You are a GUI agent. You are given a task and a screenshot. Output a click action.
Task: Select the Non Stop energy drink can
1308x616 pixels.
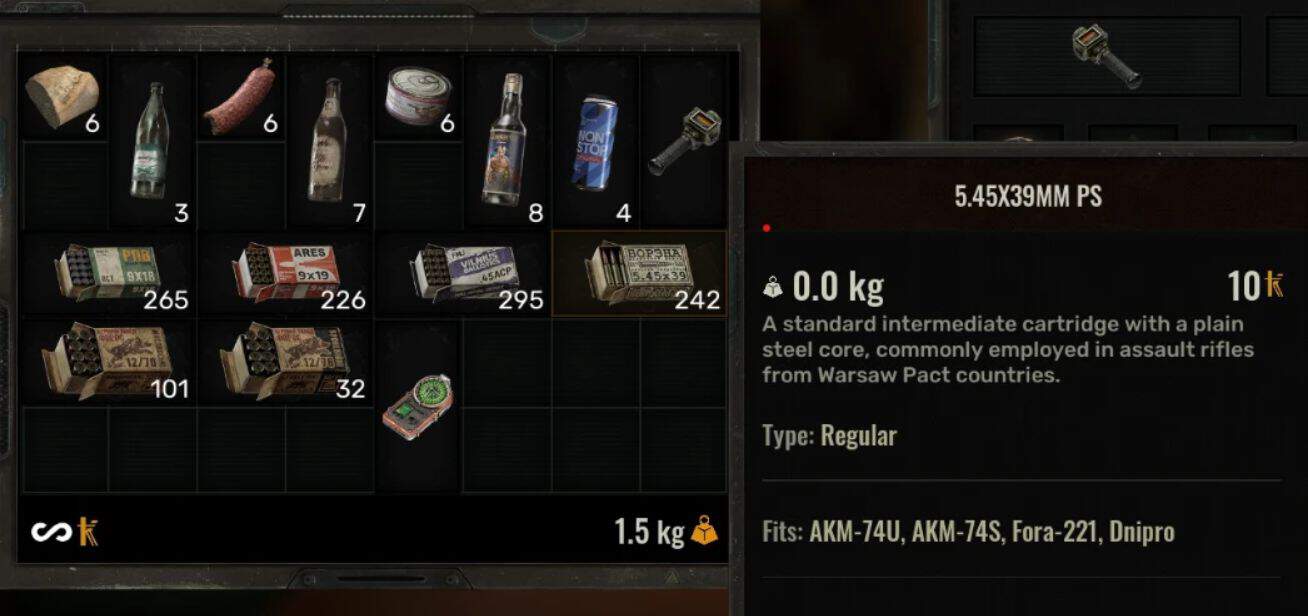coord(595,140)
